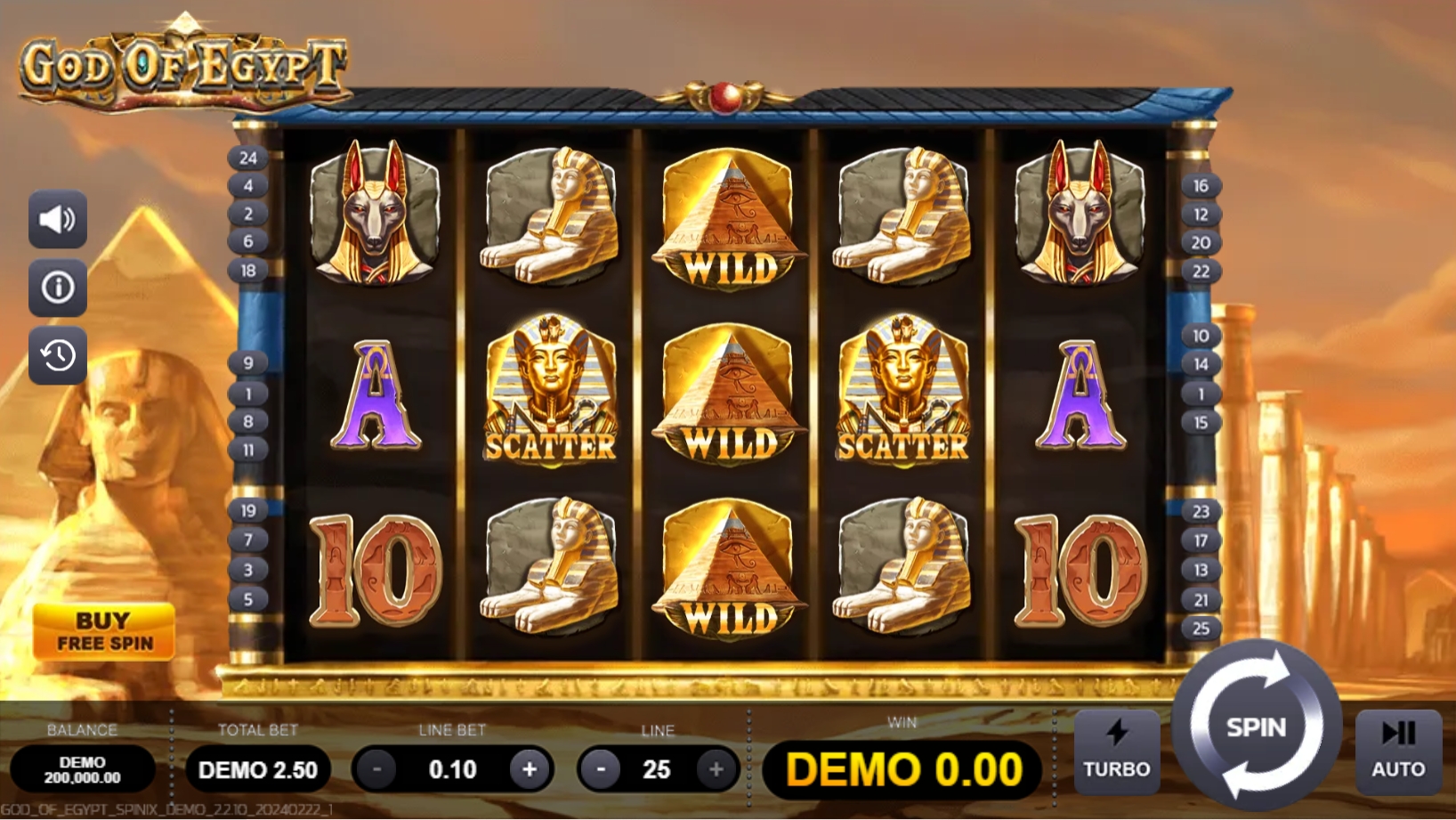Decrease the number of lines

coord(600,769)
